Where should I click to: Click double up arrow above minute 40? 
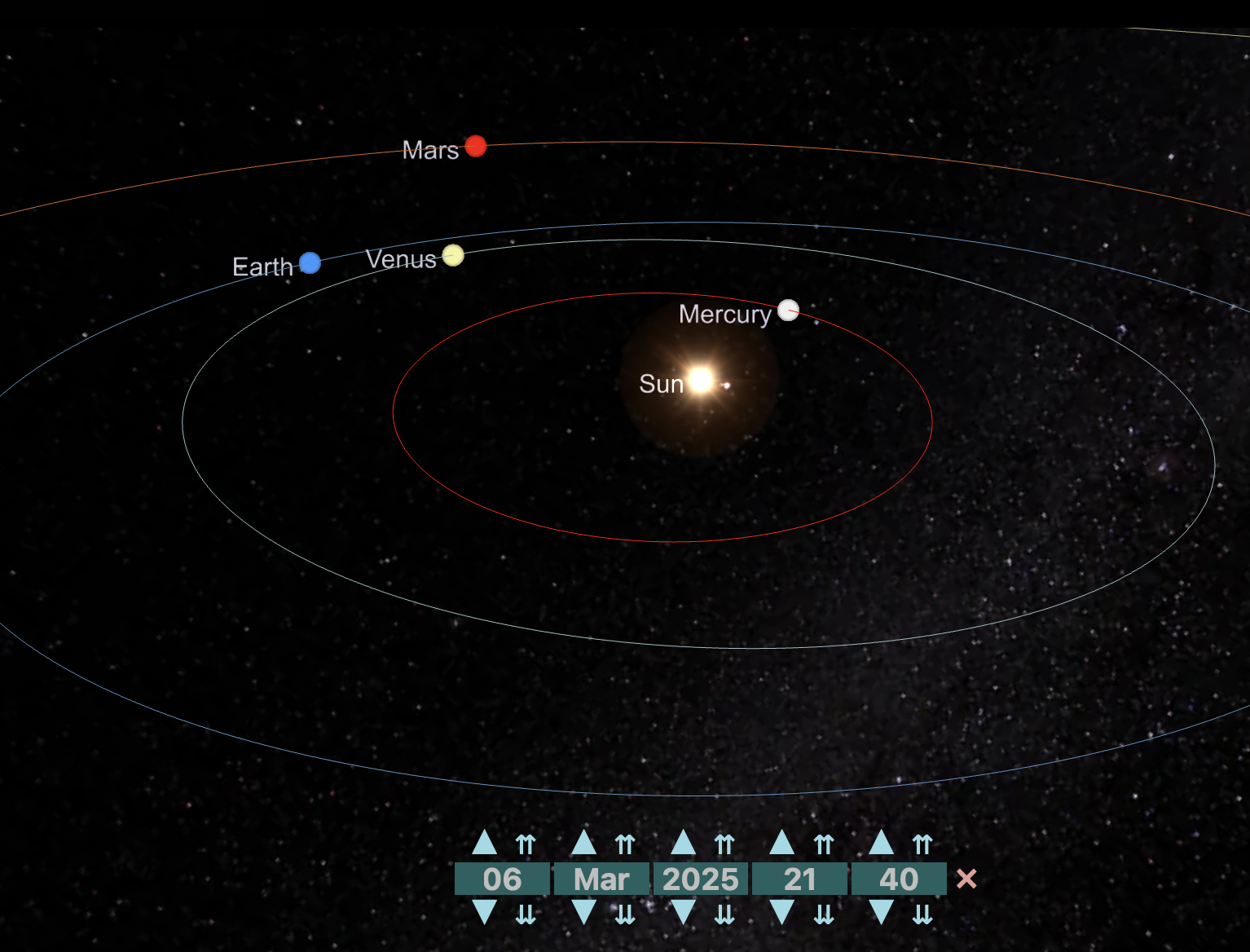(922, 844)
